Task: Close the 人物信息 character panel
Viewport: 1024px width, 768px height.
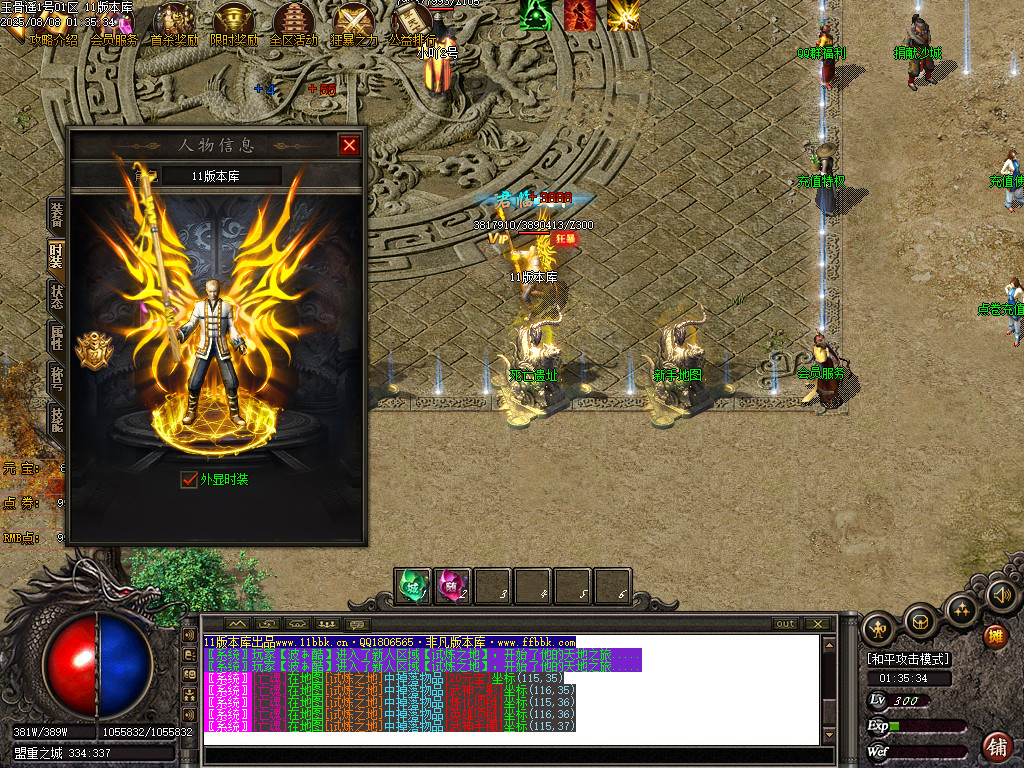Action: coord(349,145)
